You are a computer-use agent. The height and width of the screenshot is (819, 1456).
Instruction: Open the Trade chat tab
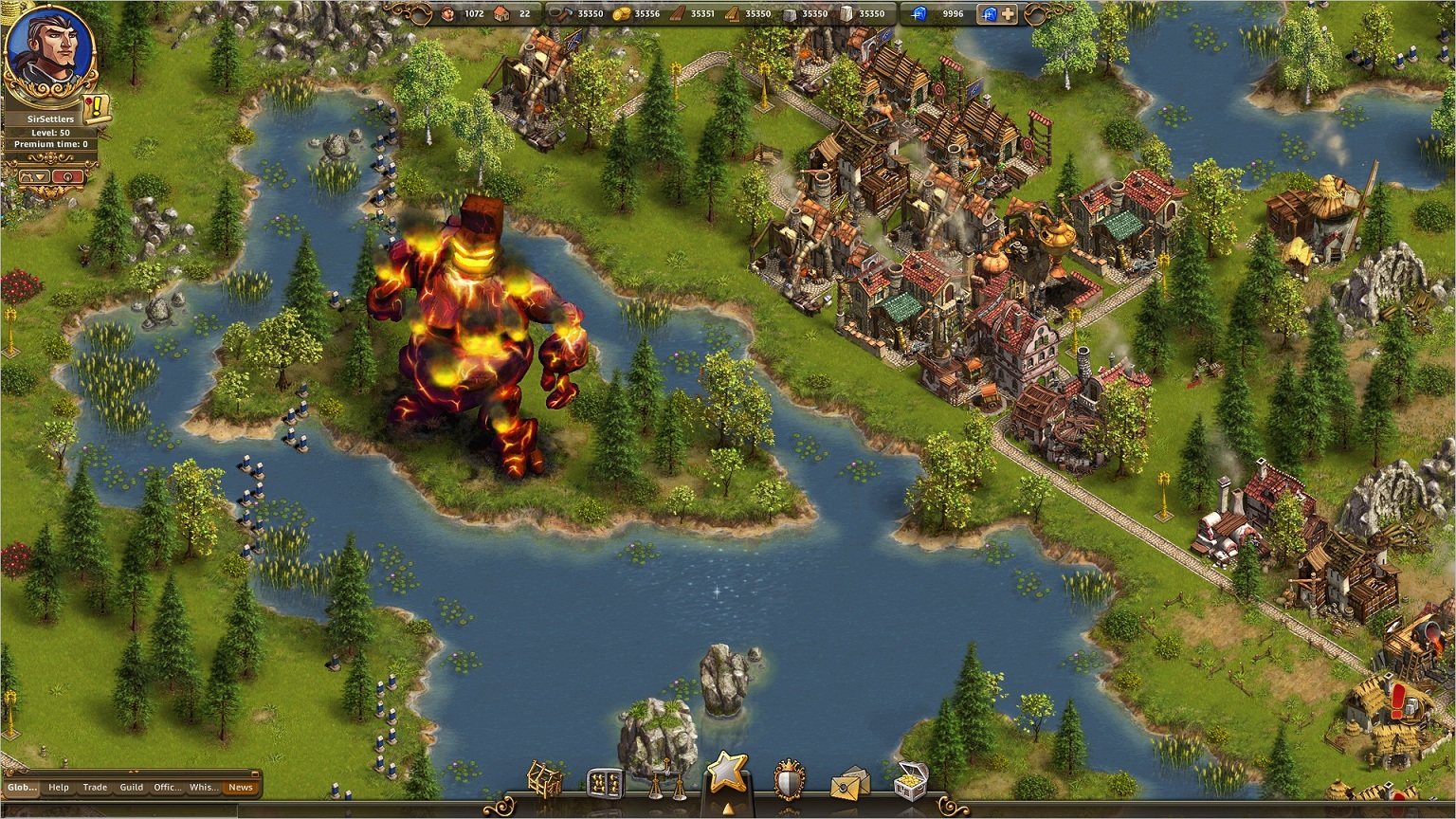pos(95,787)
